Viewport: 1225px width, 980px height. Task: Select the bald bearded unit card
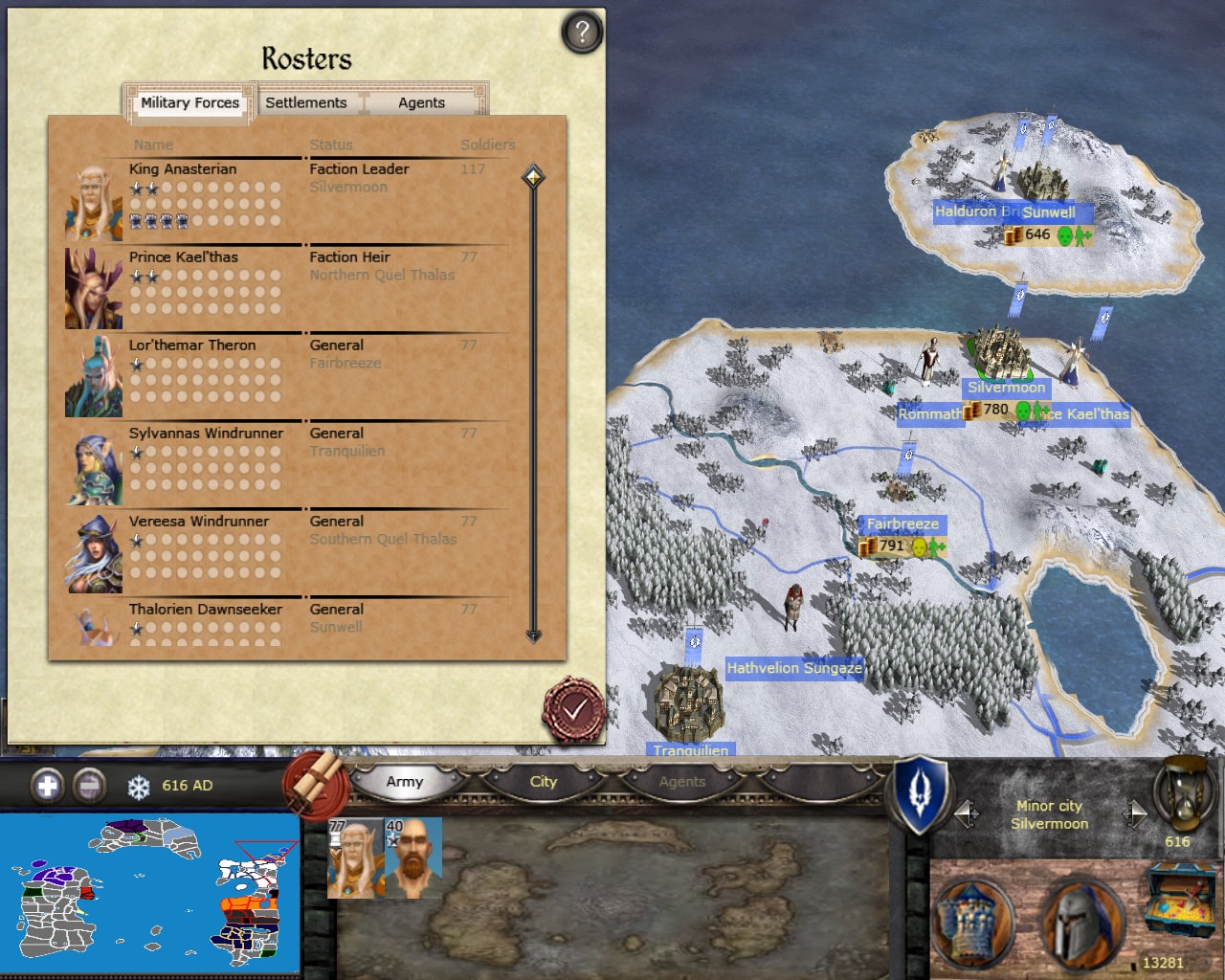click(412, 857)
